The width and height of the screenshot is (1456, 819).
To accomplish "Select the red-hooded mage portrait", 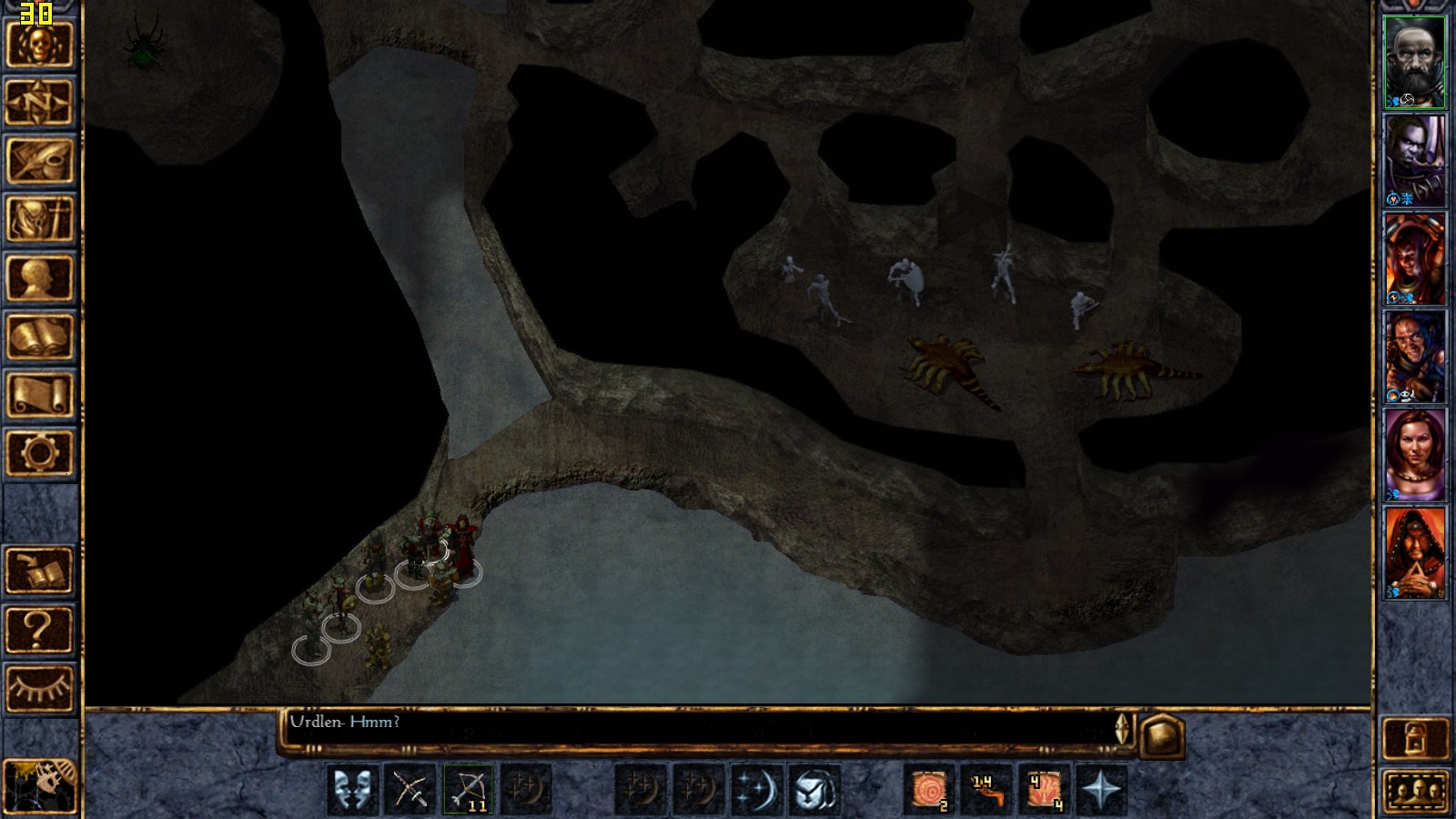I will coord(1414,552).
